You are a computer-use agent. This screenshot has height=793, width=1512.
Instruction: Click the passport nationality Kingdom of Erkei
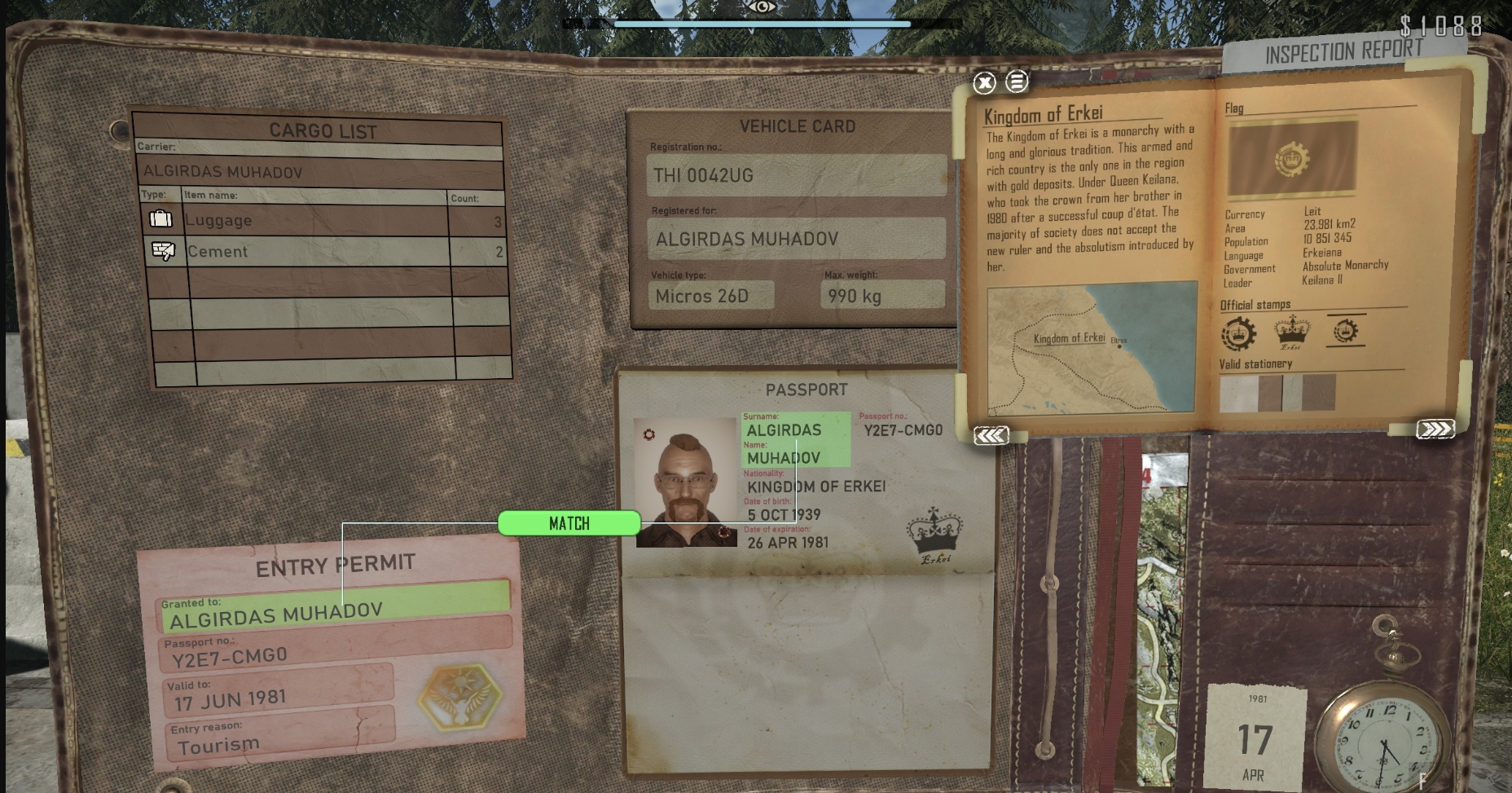click(x=815, y=487)
